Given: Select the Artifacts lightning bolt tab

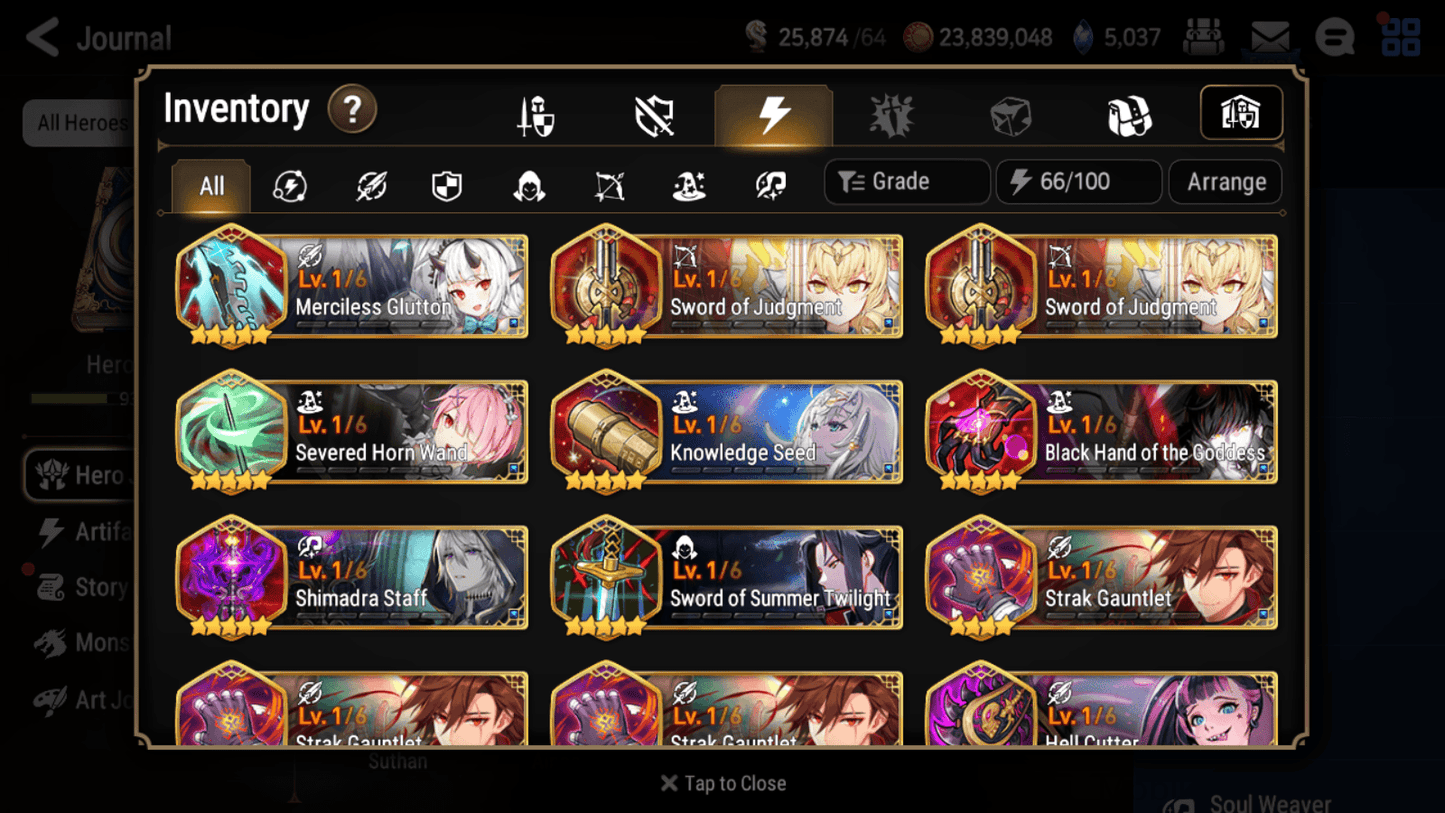Looking at the screenshot, I should pyautogui.click(x=774, y=114).
